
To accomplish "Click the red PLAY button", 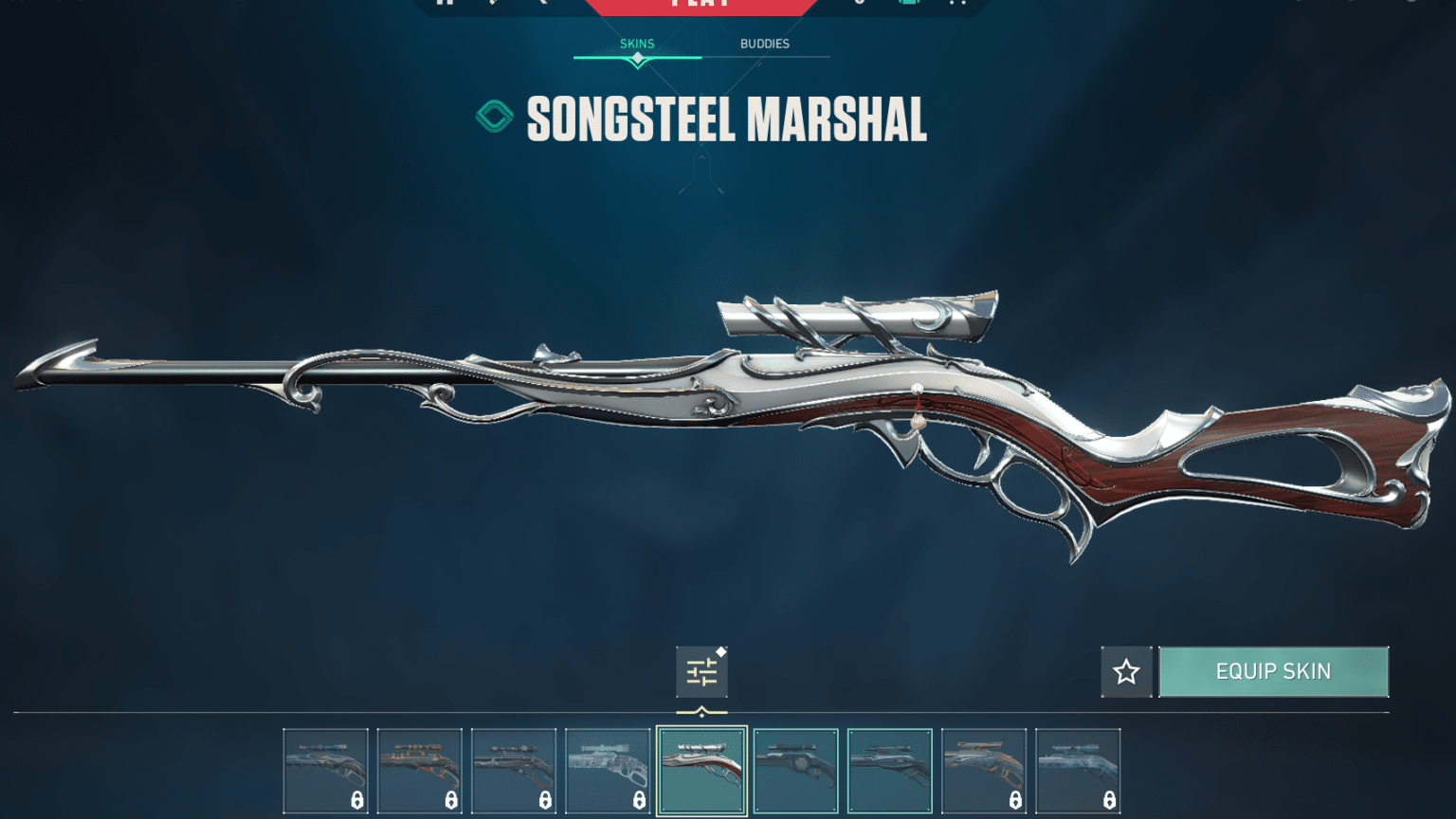I will click(x=701, y=5).
